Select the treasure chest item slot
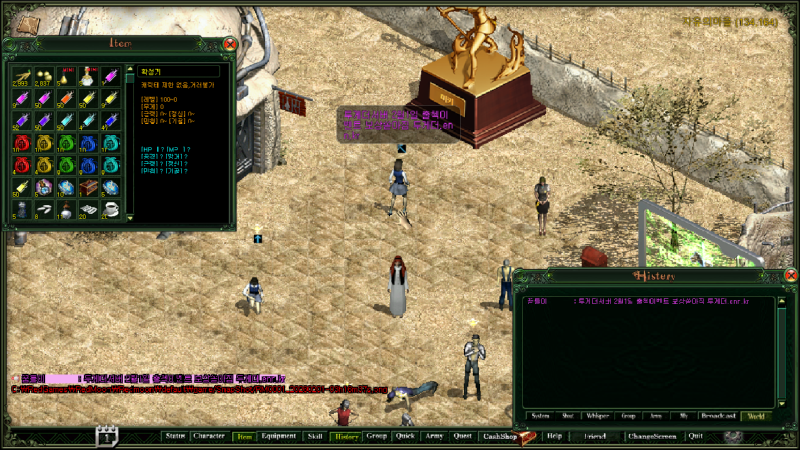Viewport: 800px width, 450px height. pyautogui.click(x=88, y=186)
